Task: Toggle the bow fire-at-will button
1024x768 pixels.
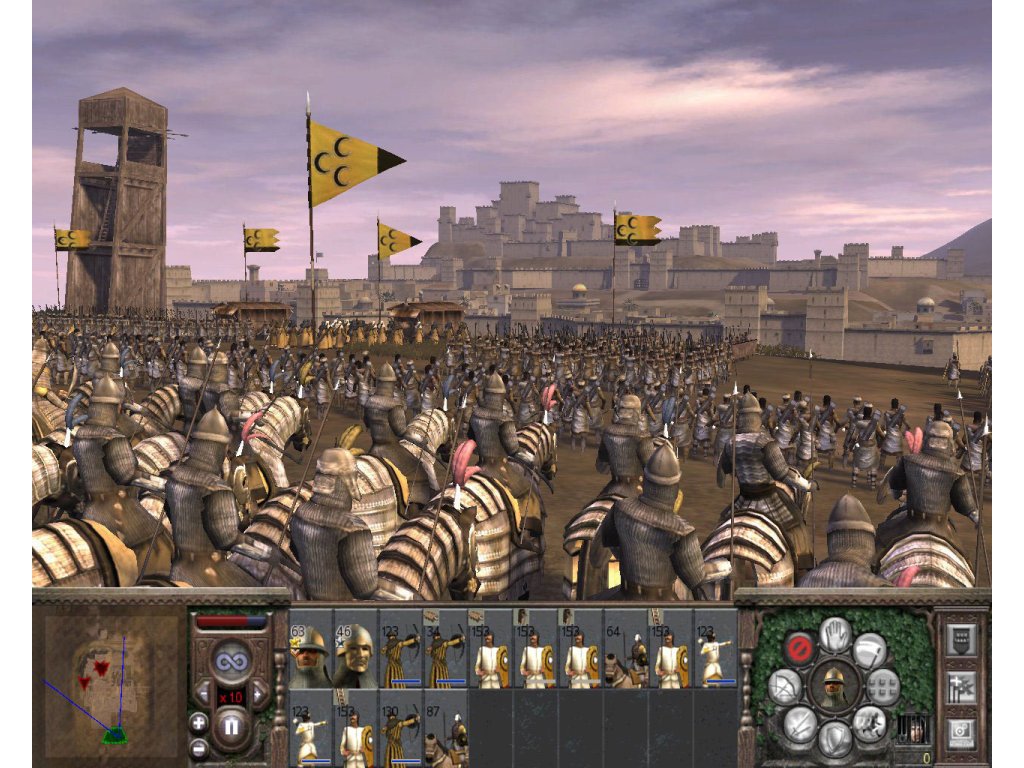Action: coord(784,686)
